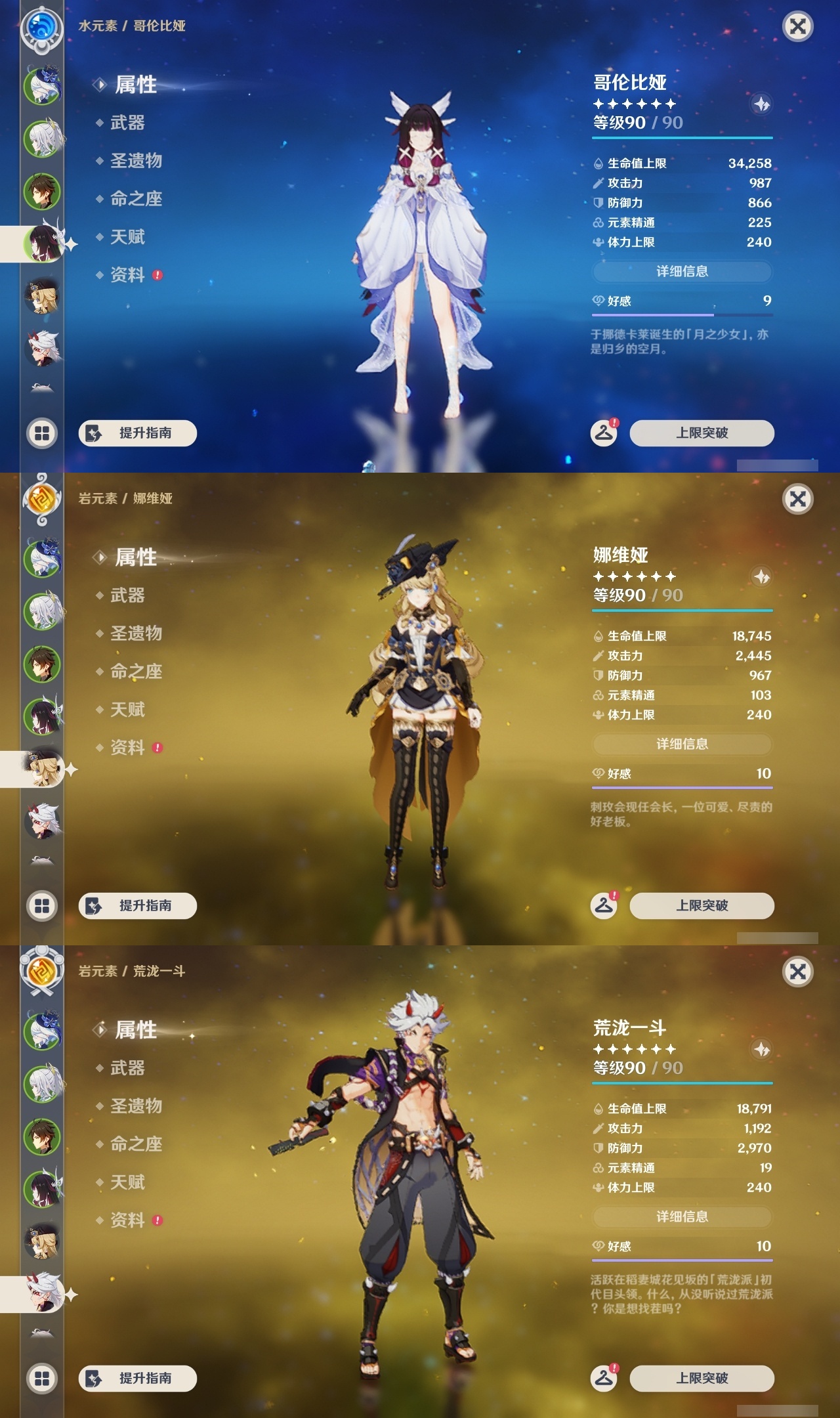
Task: Click the friendship level 10 progress bar
Action: pos(682,787)
